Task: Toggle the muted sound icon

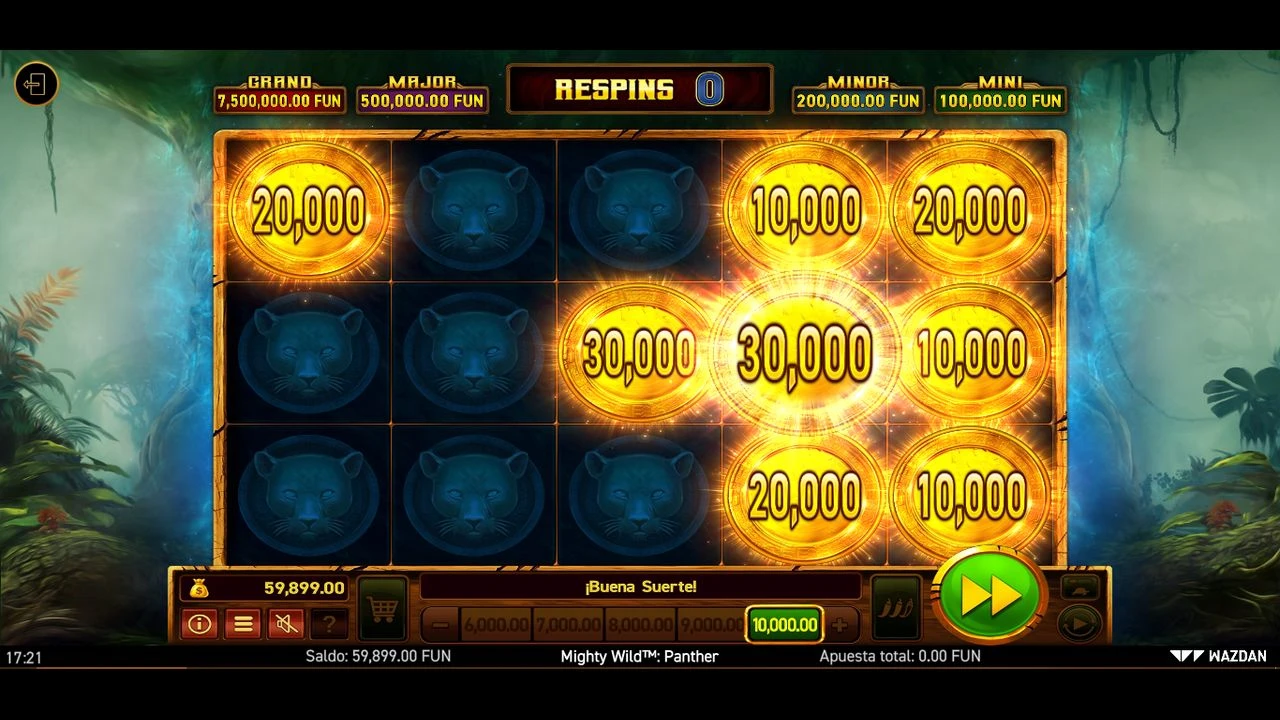Action: point(286,624)
